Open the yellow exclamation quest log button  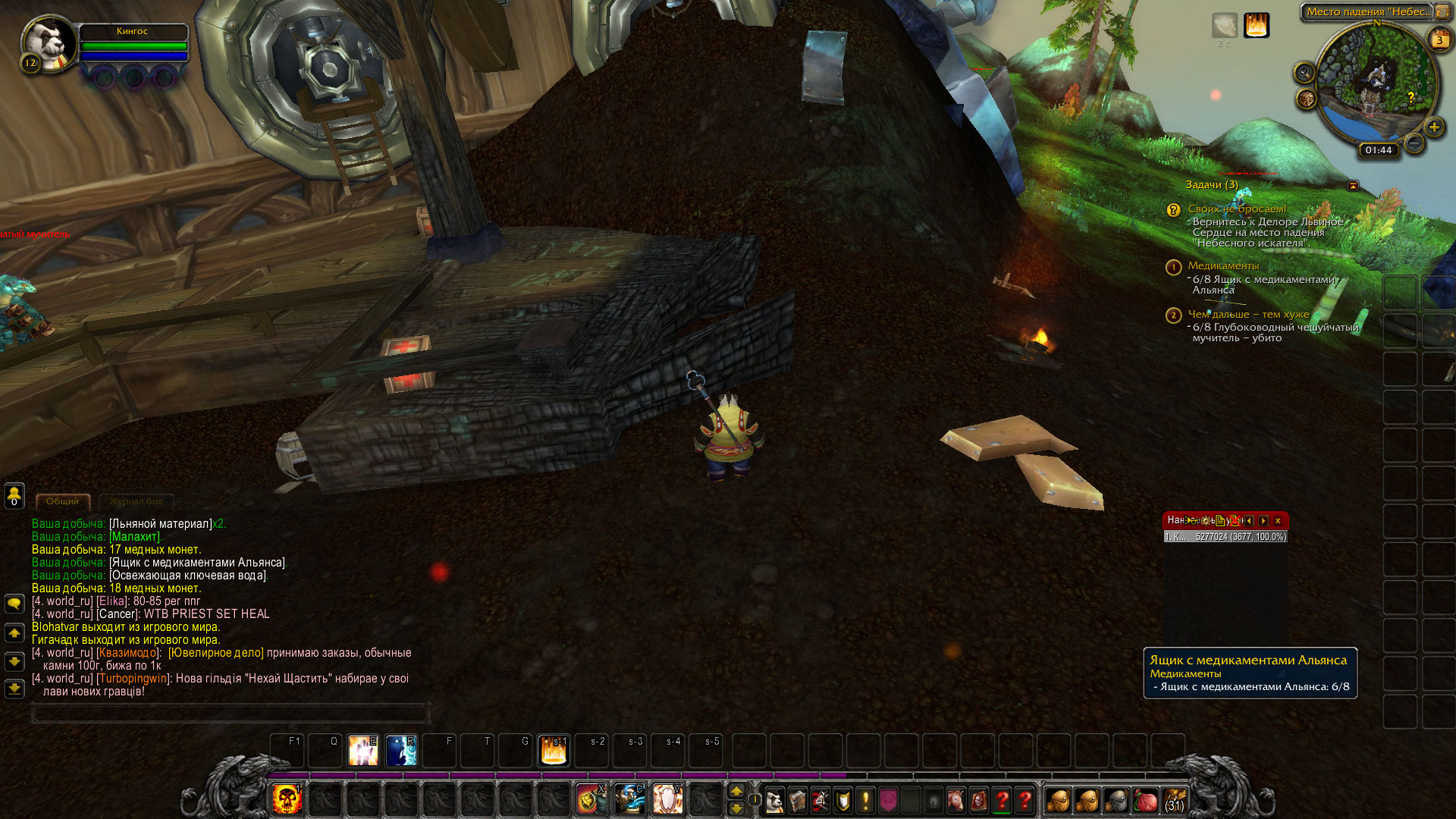865,800
